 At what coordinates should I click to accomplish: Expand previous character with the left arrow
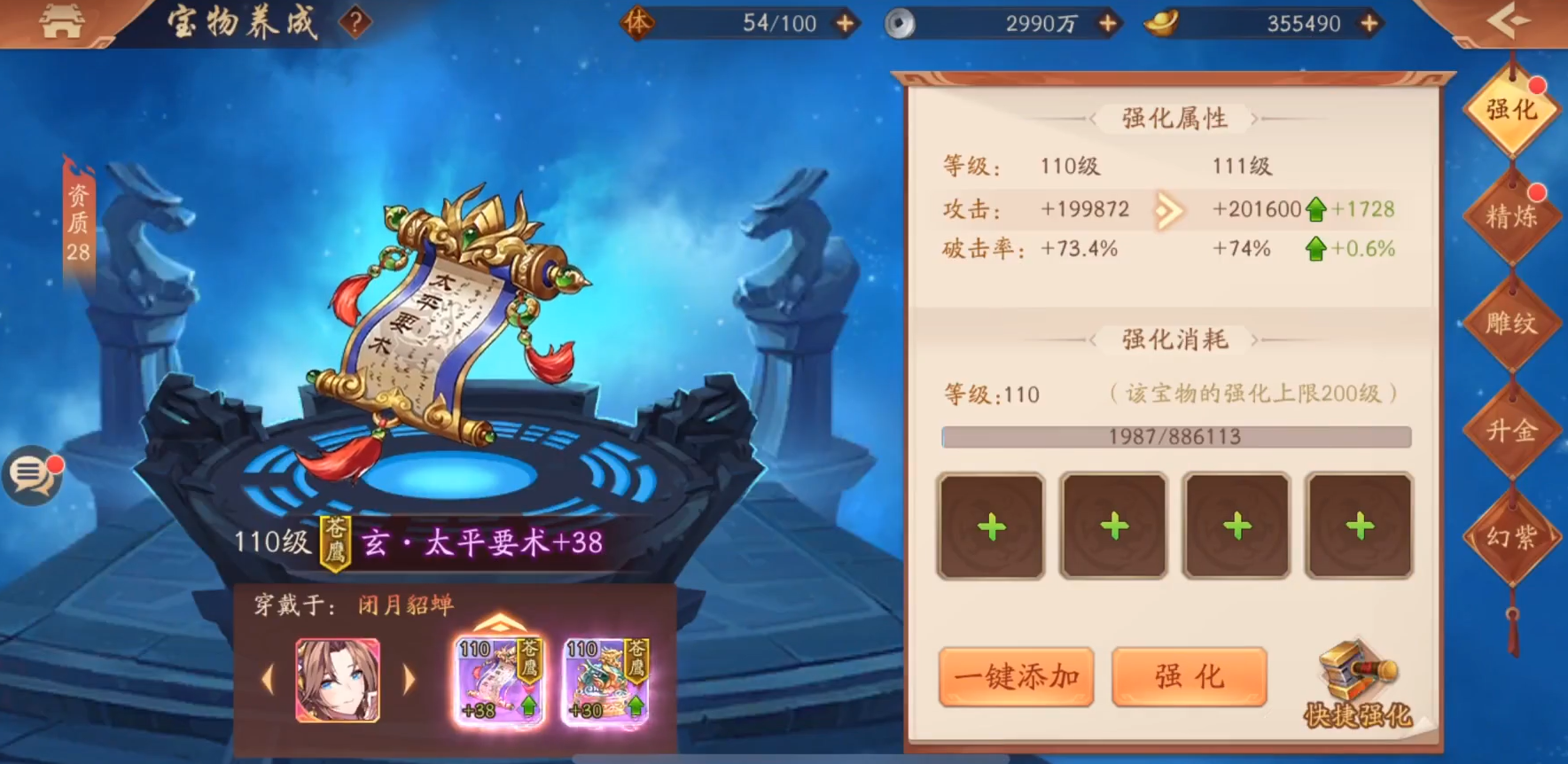(x=269, y=678)
